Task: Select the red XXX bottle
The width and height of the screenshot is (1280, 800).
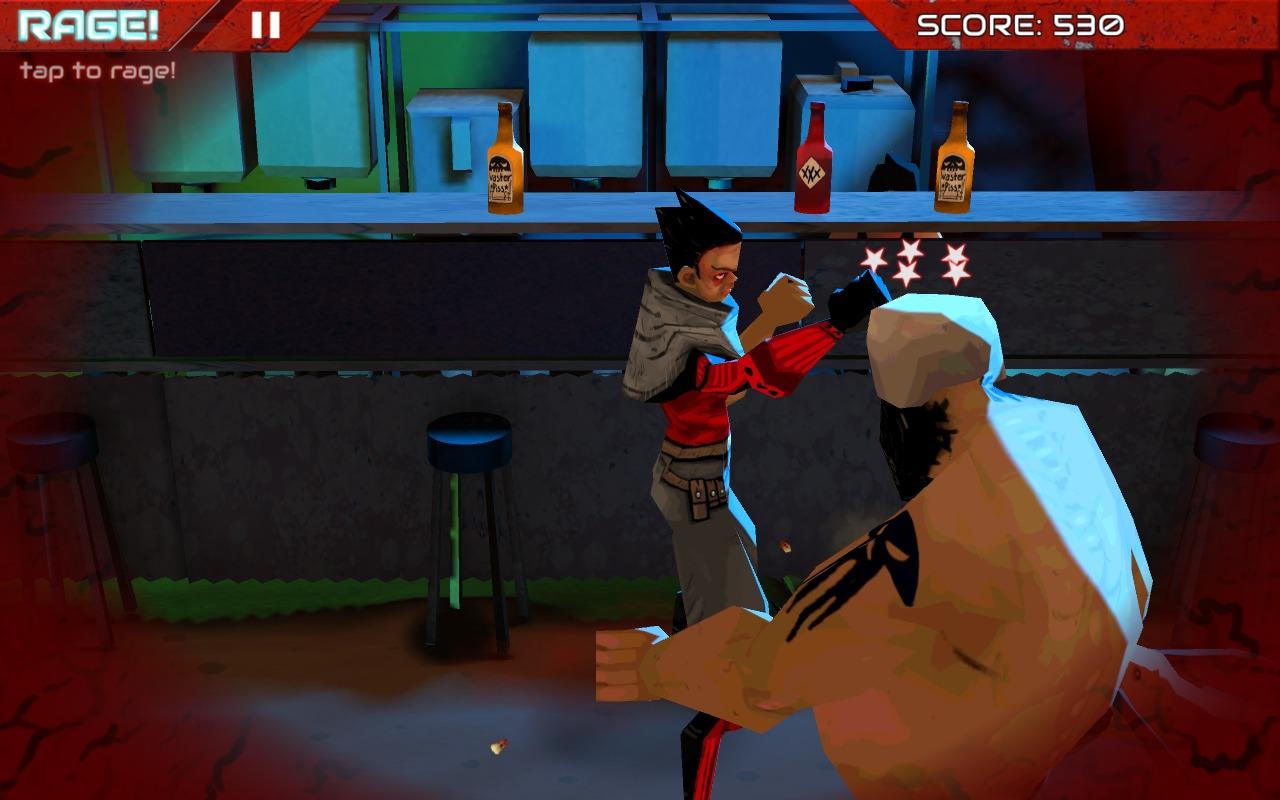Action: point(815,160)
